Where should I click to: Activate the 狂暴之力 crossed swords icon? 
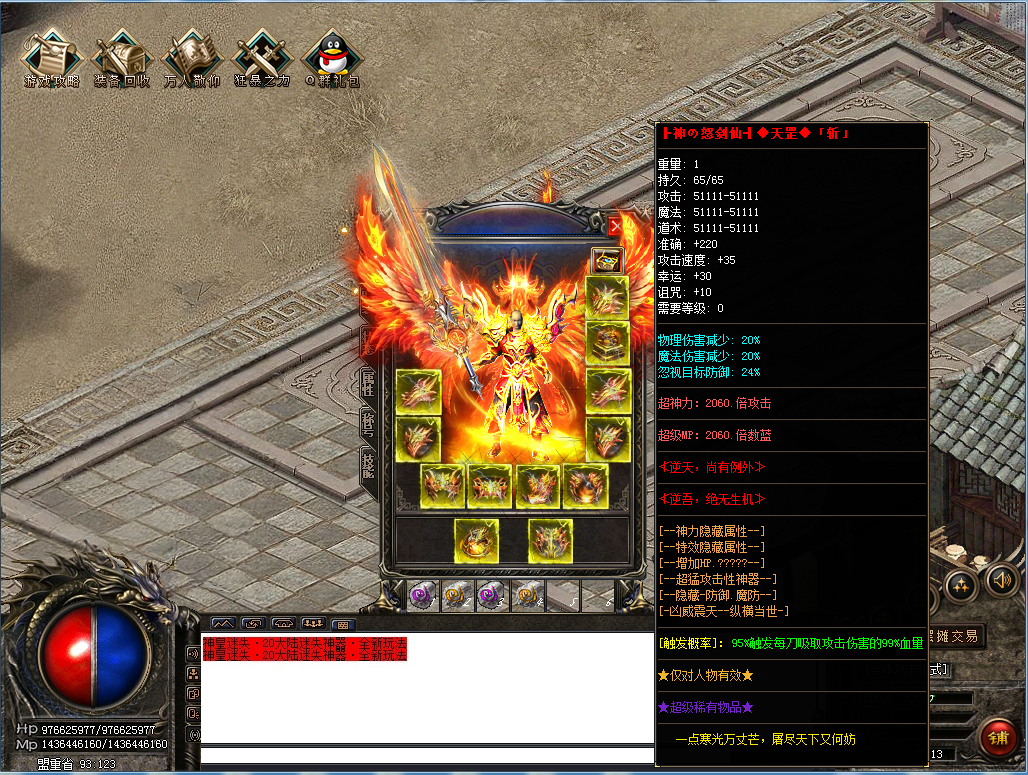[261, 59]
